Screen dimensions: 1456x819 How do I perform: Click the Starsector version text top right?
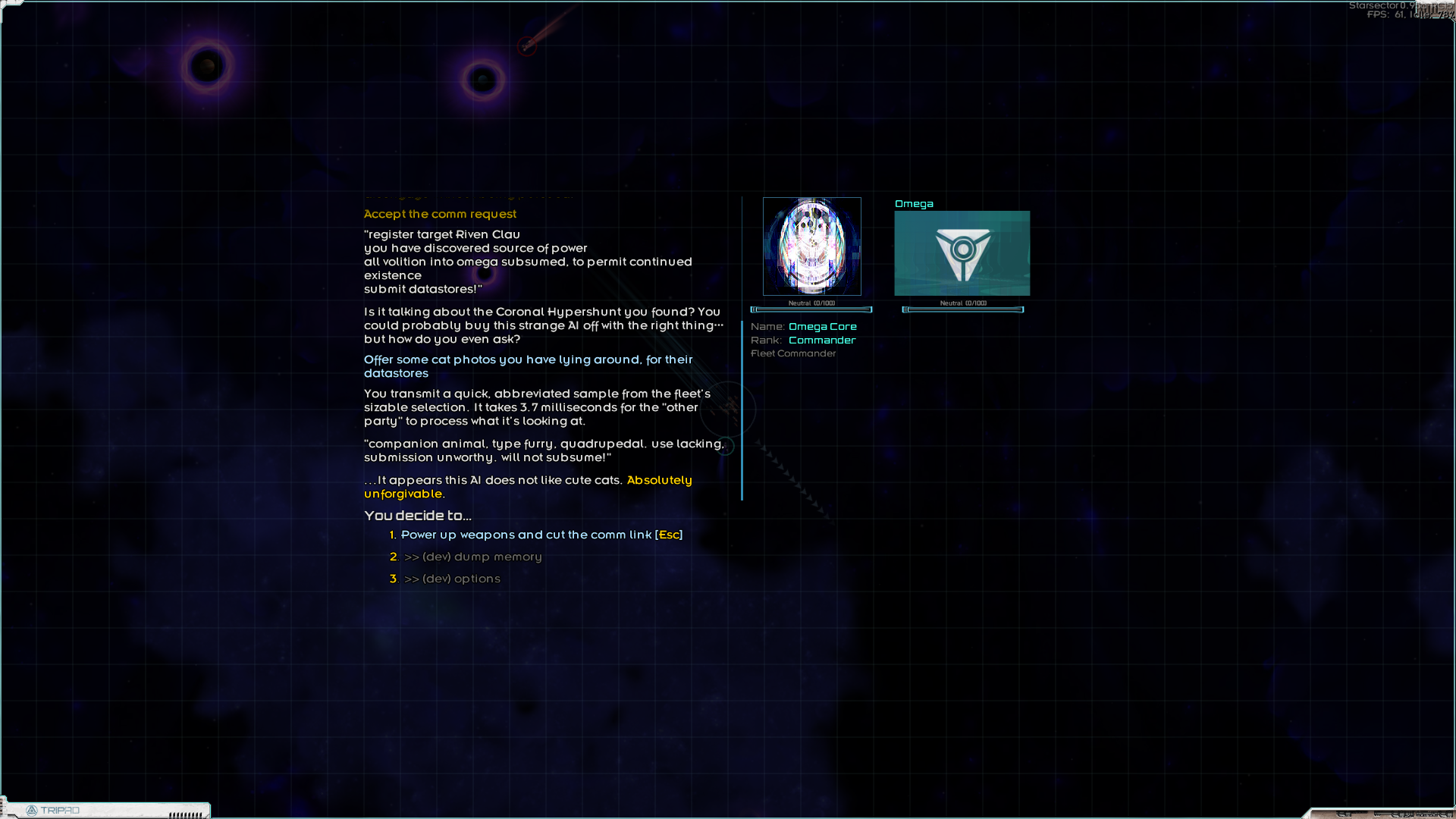(x=1395, y=5)
